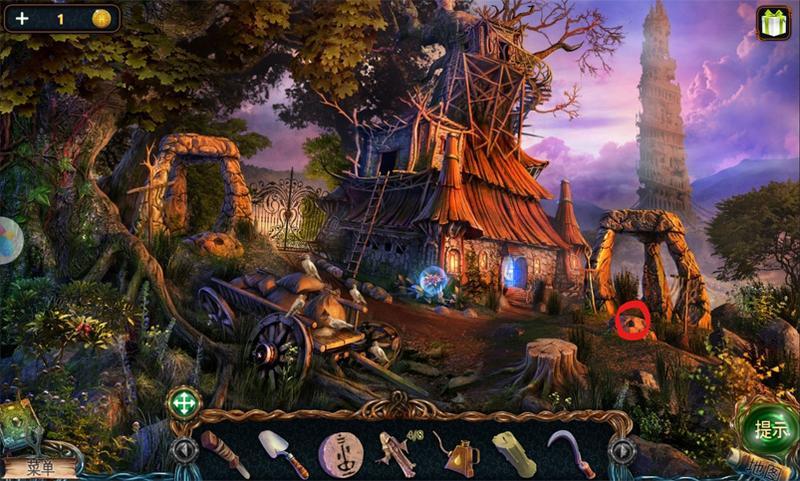
Task: Select the brass oil can item
Action: click(x=455, y=453)
